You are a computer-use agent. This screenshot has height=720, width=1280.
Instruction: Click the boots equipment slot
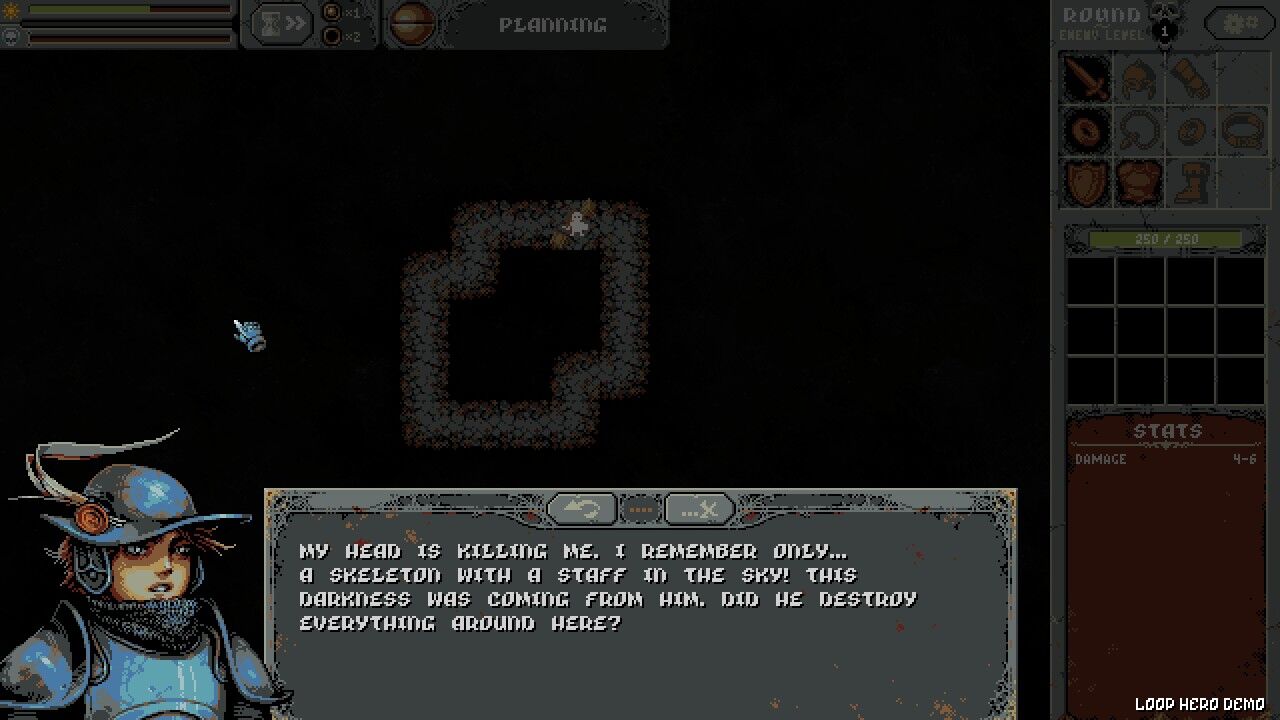[x=1191, y=182]
